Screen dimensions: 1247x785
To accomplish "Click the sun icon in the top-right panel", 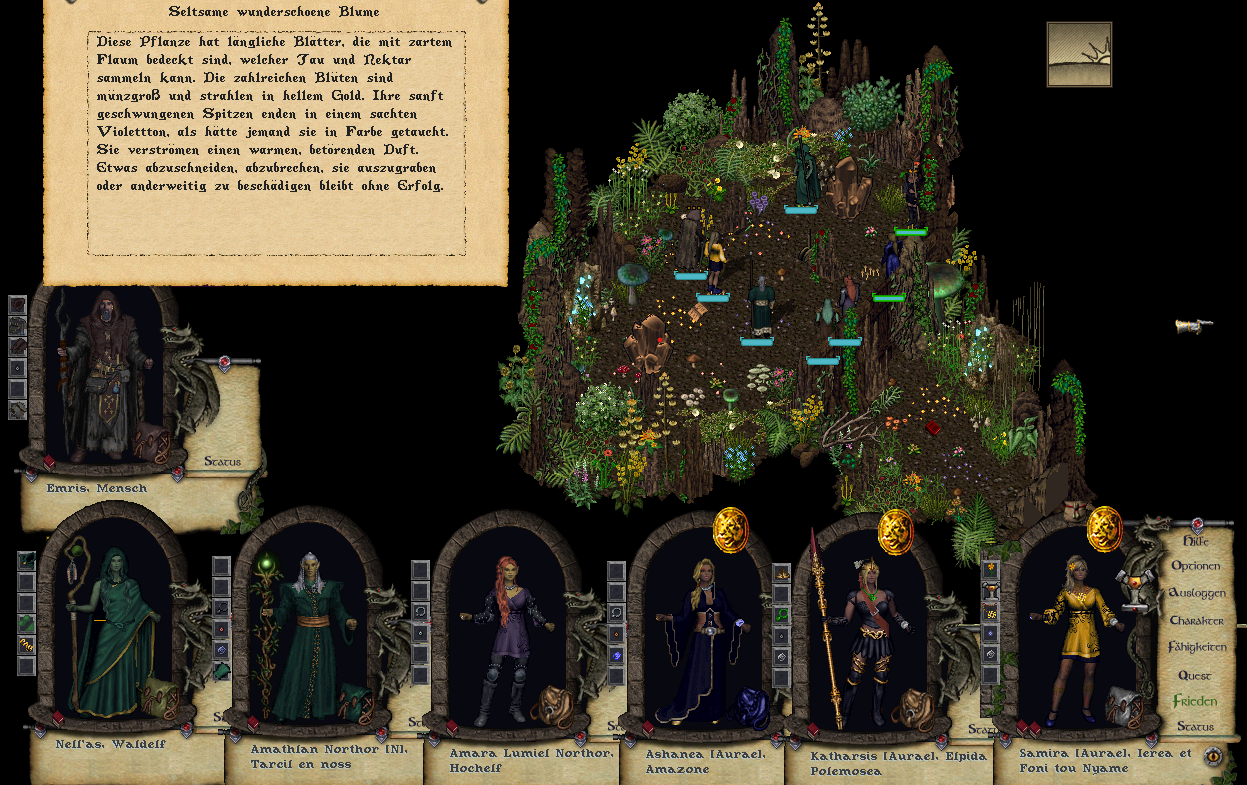I will pyautogui.click(x=1079, y=54).
